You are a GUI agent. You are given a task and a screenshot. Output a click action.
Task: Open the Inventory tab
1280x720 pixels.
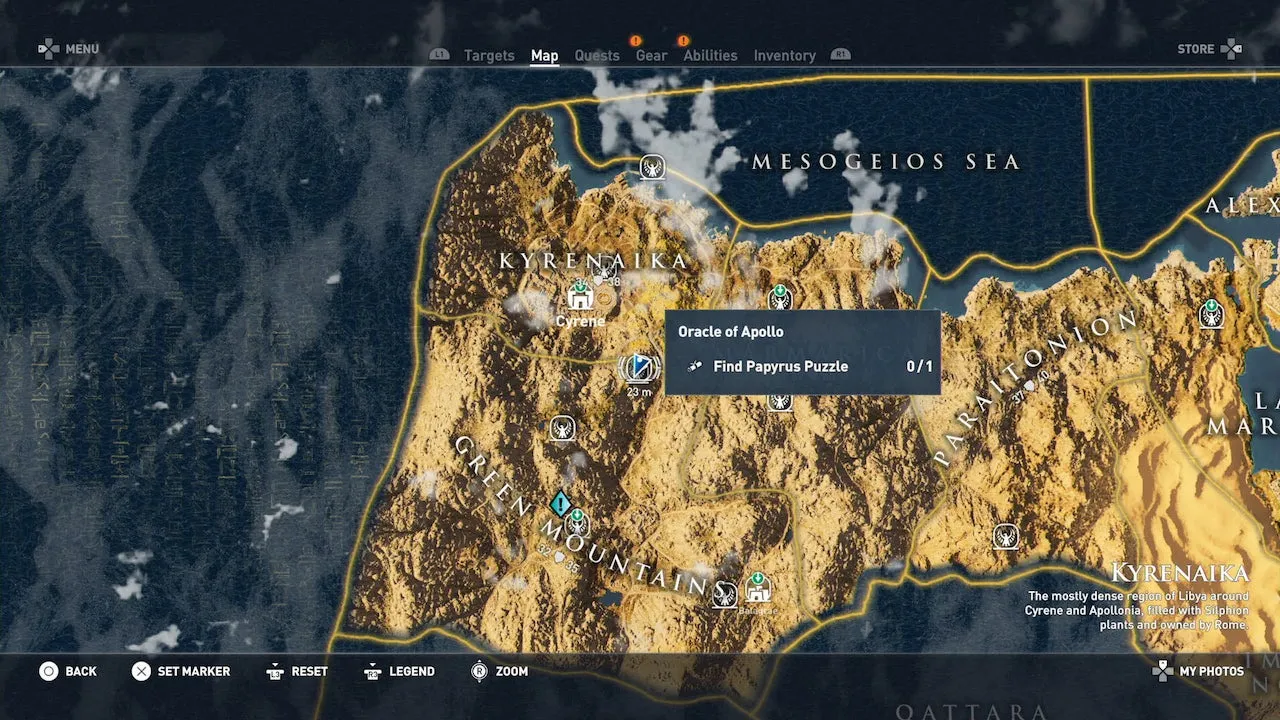[784, 56]
